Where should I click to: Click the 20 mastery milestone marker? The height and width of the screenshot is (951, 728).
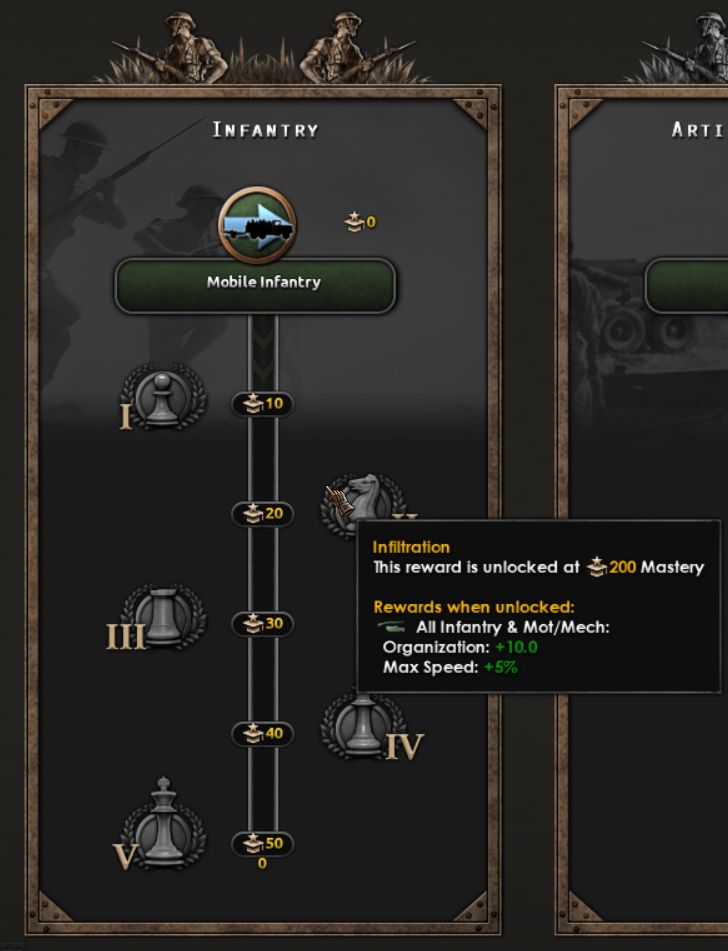[x=262, y=514]
